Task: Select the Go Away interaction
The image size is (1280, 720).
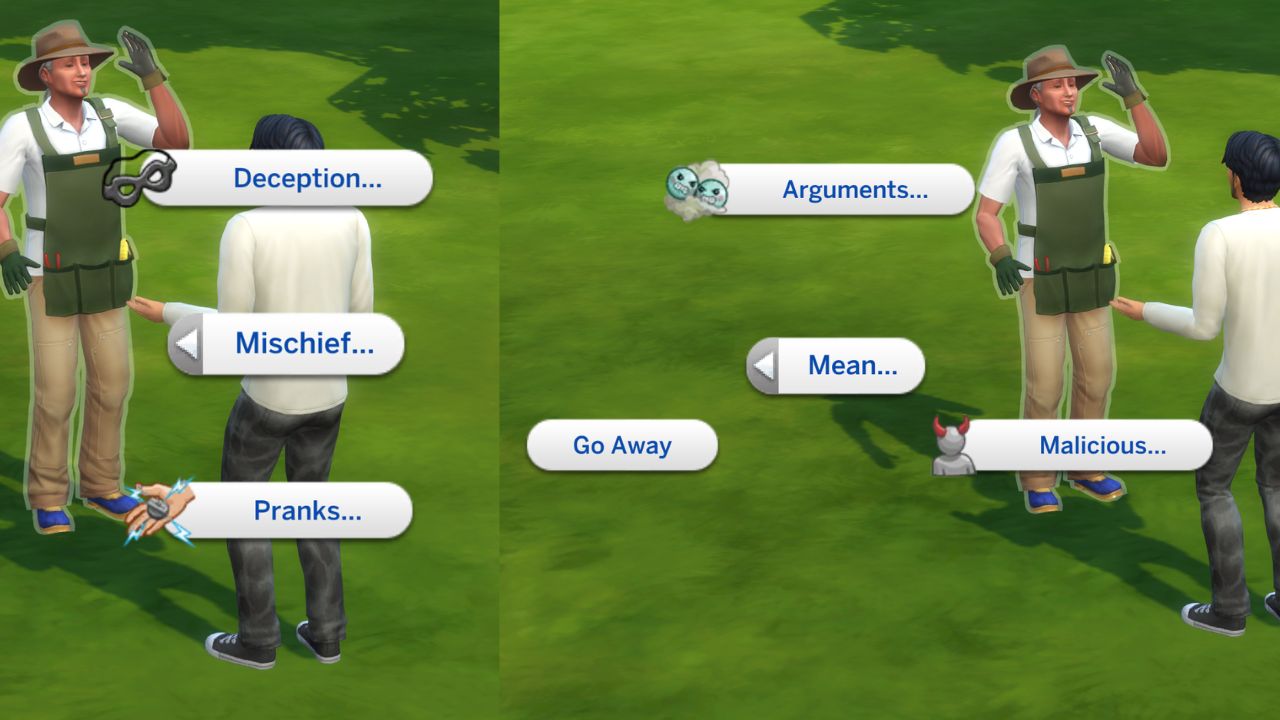Action: [x=621, y=447]
